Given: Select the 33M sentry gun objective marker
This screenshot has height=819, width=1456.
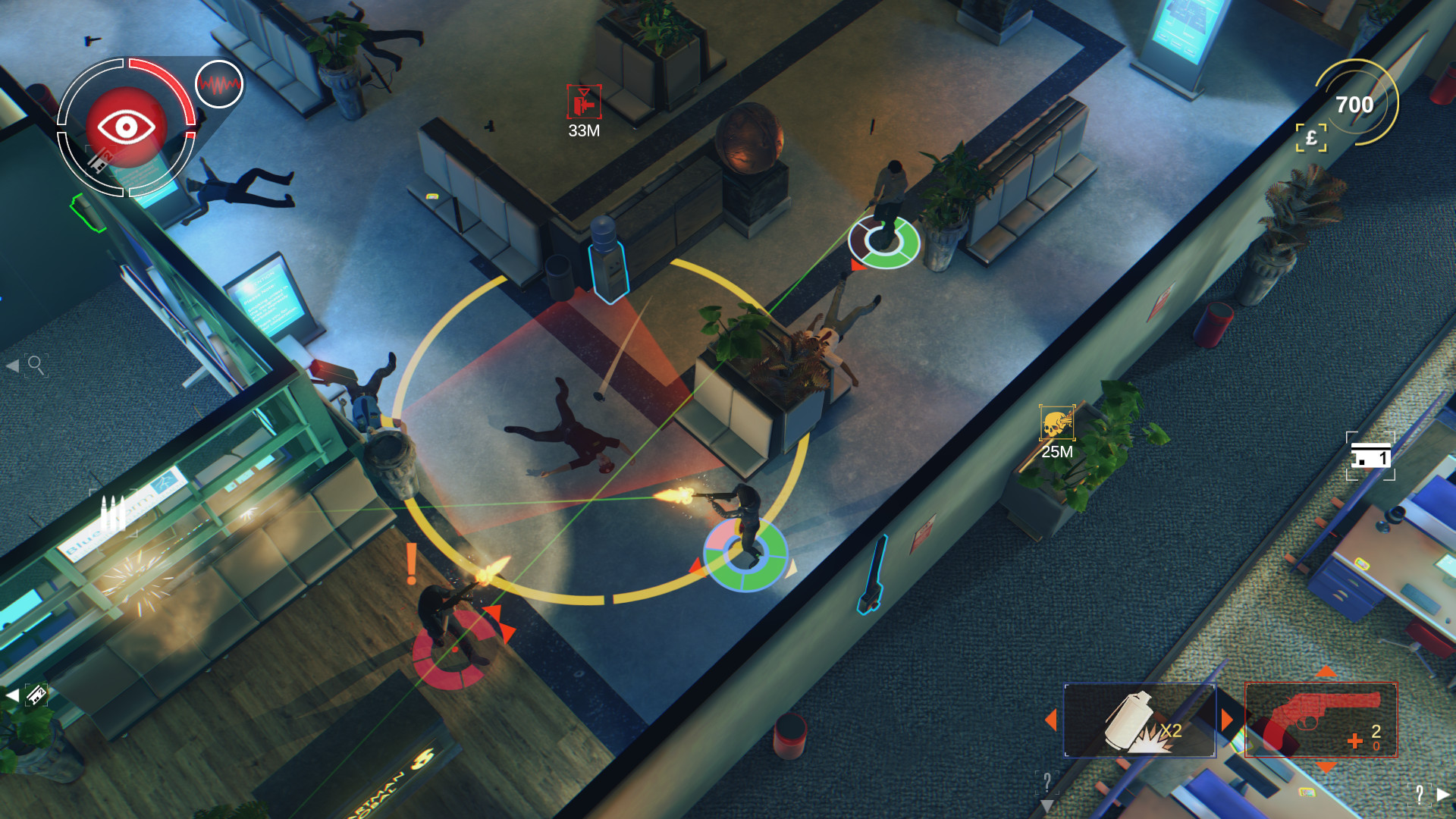Looking at the screenshot, I should (584, 102).
